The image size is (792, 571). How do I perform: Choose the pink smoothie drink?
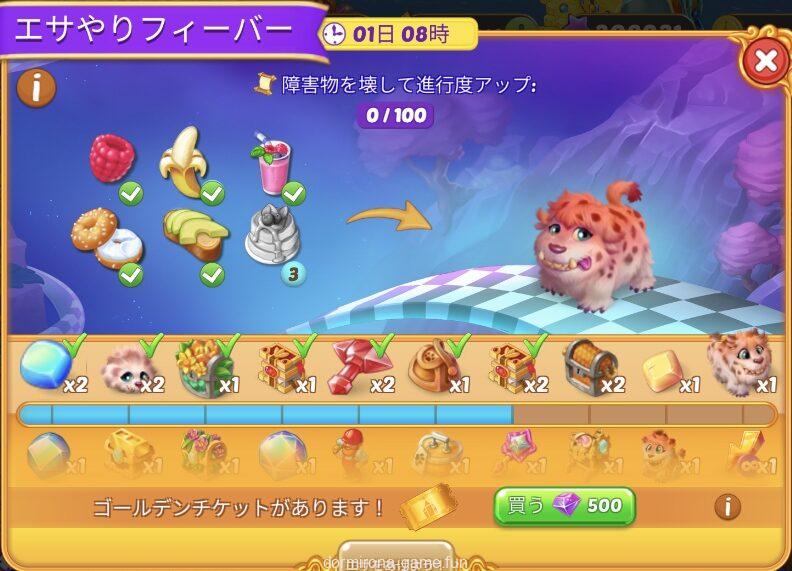[x=271, y=164]
